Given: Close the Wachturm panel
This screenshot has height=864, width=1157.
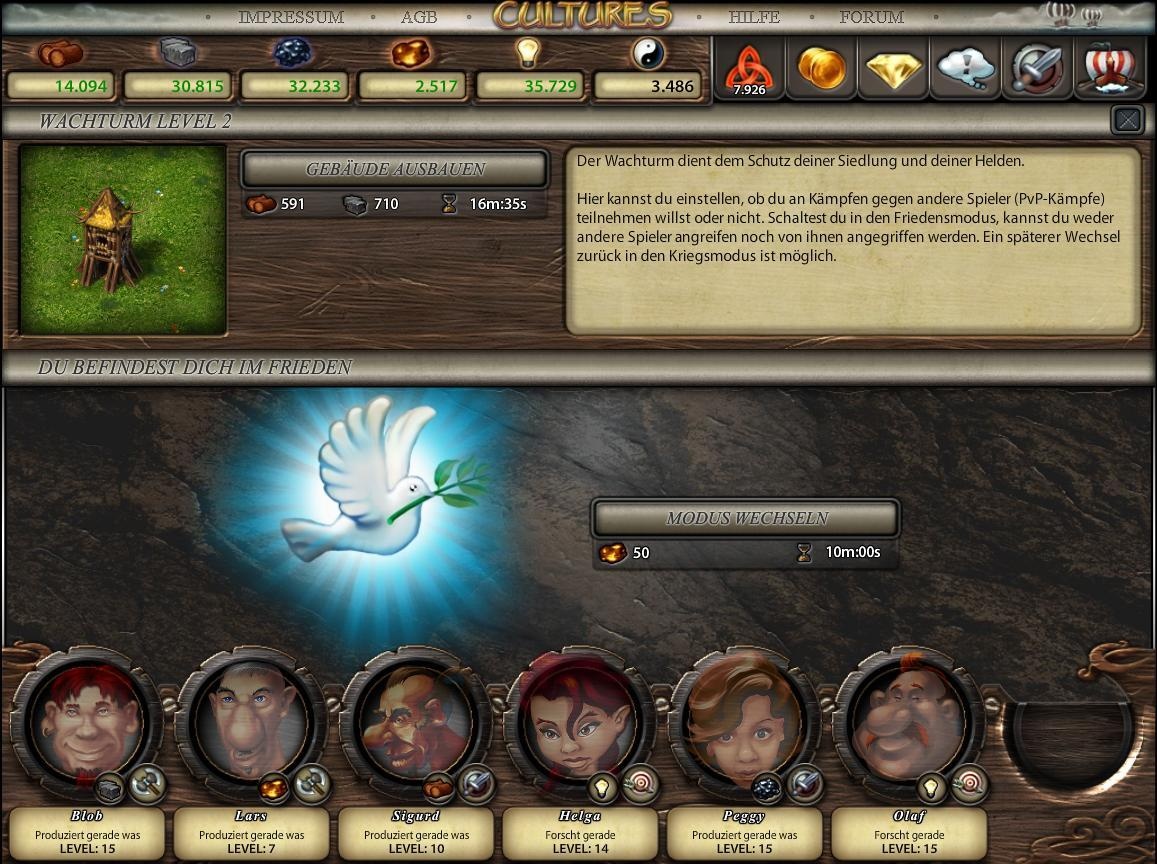Looking at the screenshot, I should click(1127, 120).
